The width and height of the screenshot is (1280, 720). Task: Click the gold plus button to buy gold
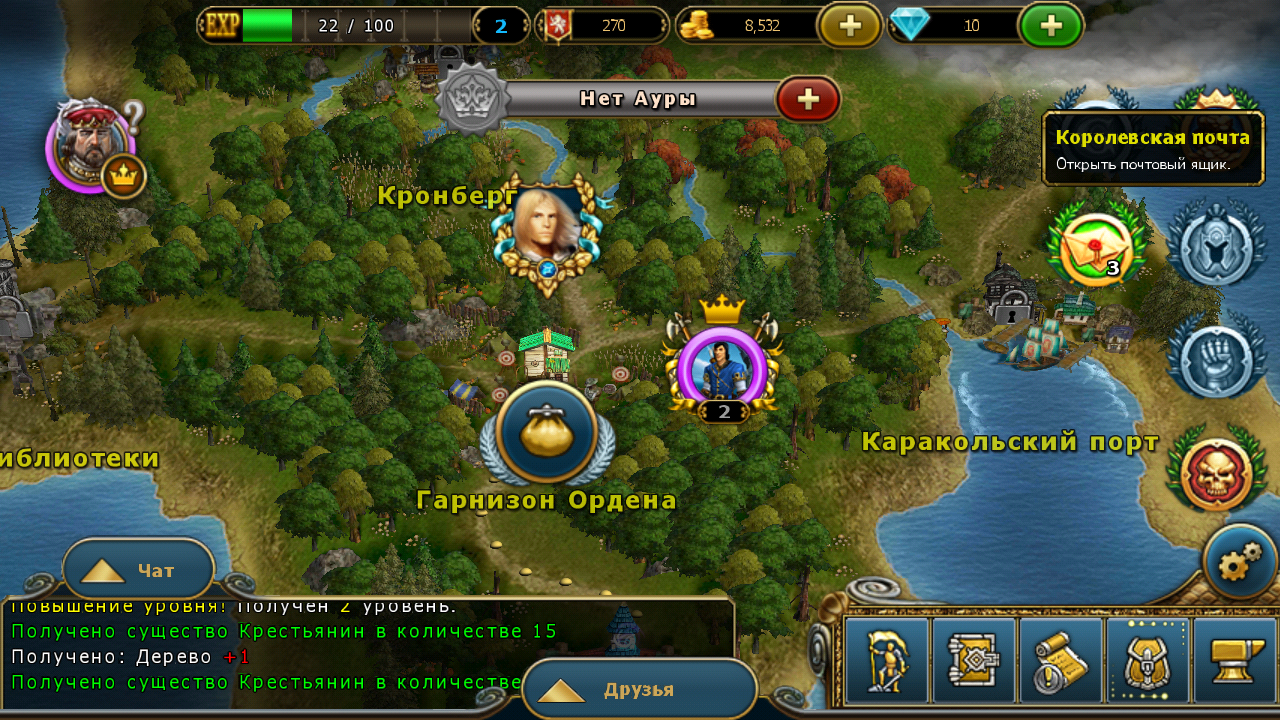coord(850,26)
